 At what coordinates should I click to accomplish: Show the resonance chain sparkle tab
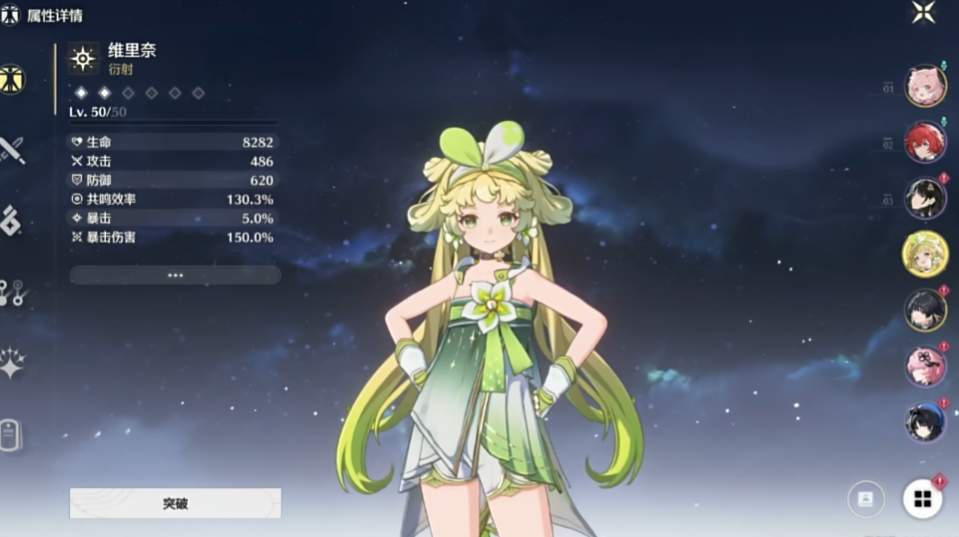[x=13, y=363]
